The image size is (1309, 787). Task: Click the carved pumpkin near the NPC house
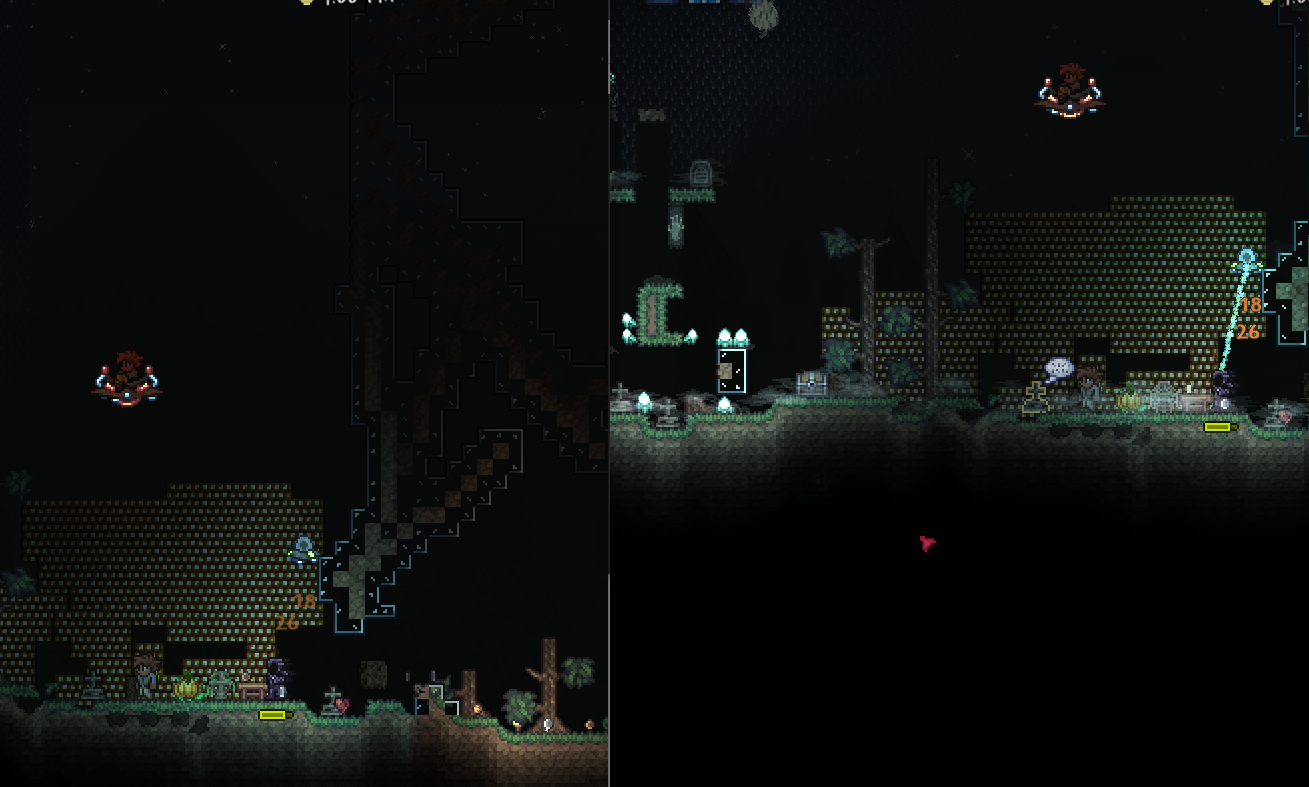[187, 690]
